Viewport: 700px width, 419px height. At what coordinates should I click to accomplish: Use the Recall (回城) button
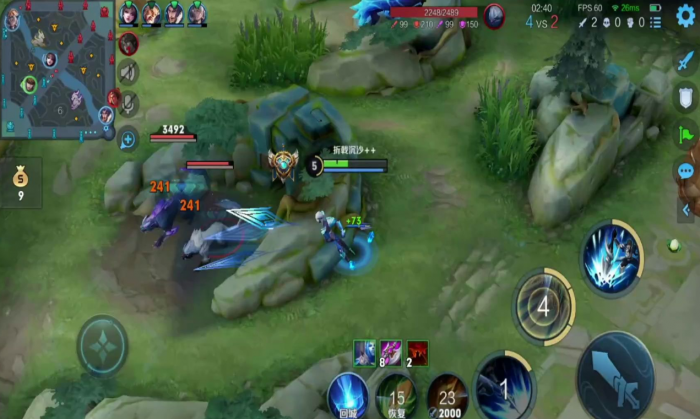pos(348,395)
